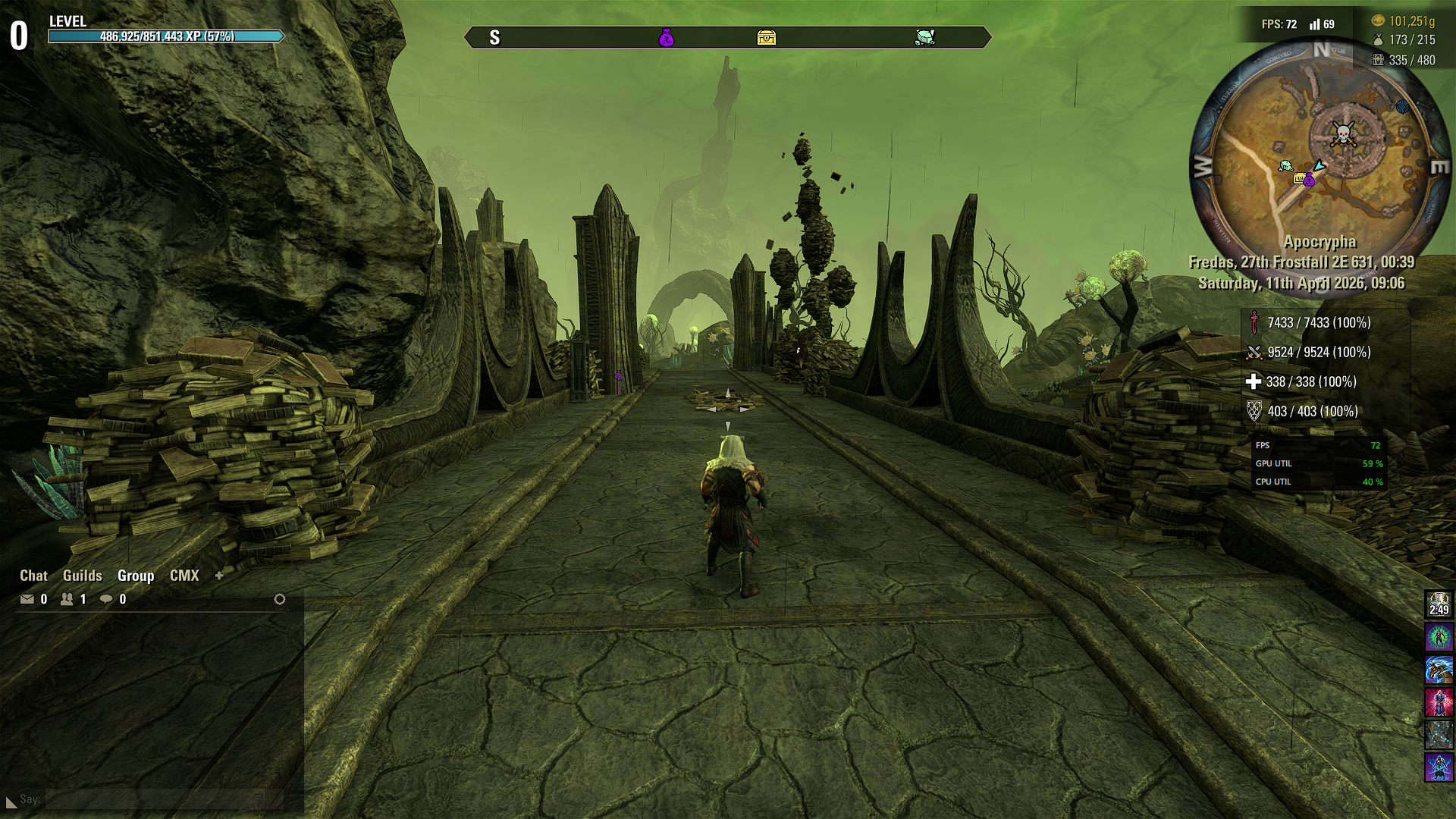Select the green aura figure buff icon
Screen dimensions: 1456x819
(x=1439, y=637)
